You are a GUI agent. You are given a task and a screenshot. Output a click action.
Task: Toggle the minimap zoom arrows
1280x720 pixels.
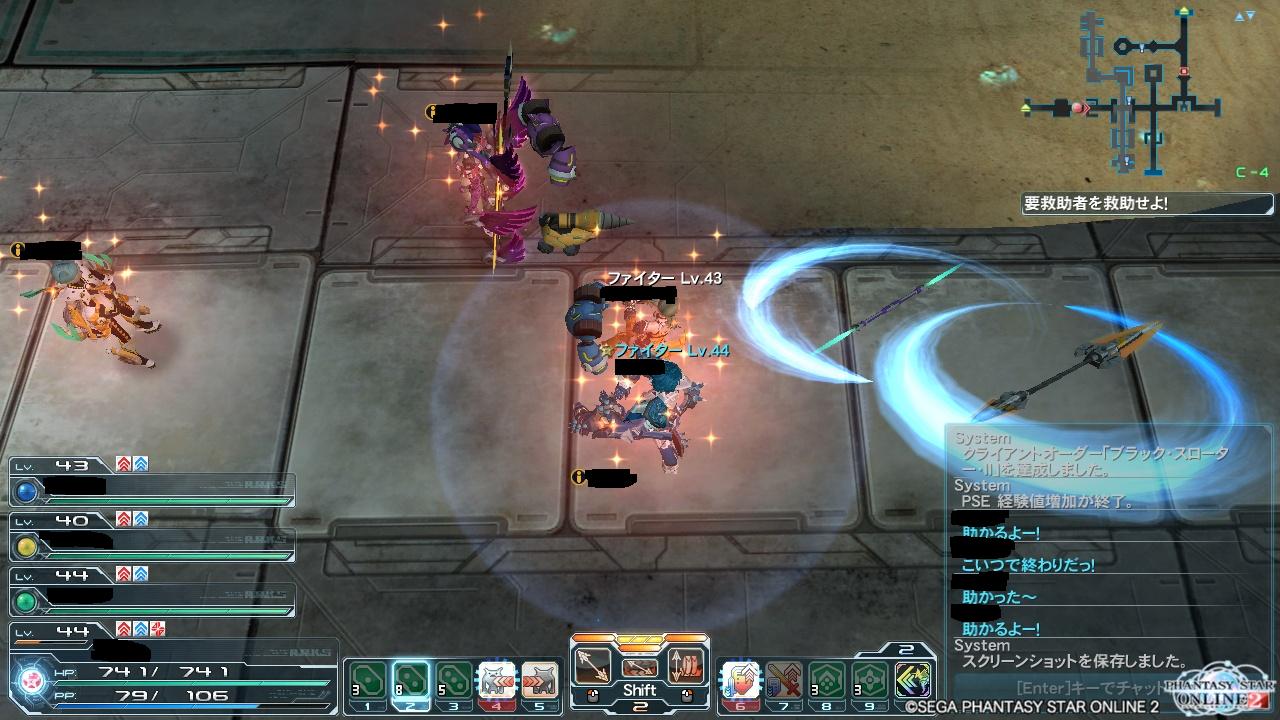1244,16
